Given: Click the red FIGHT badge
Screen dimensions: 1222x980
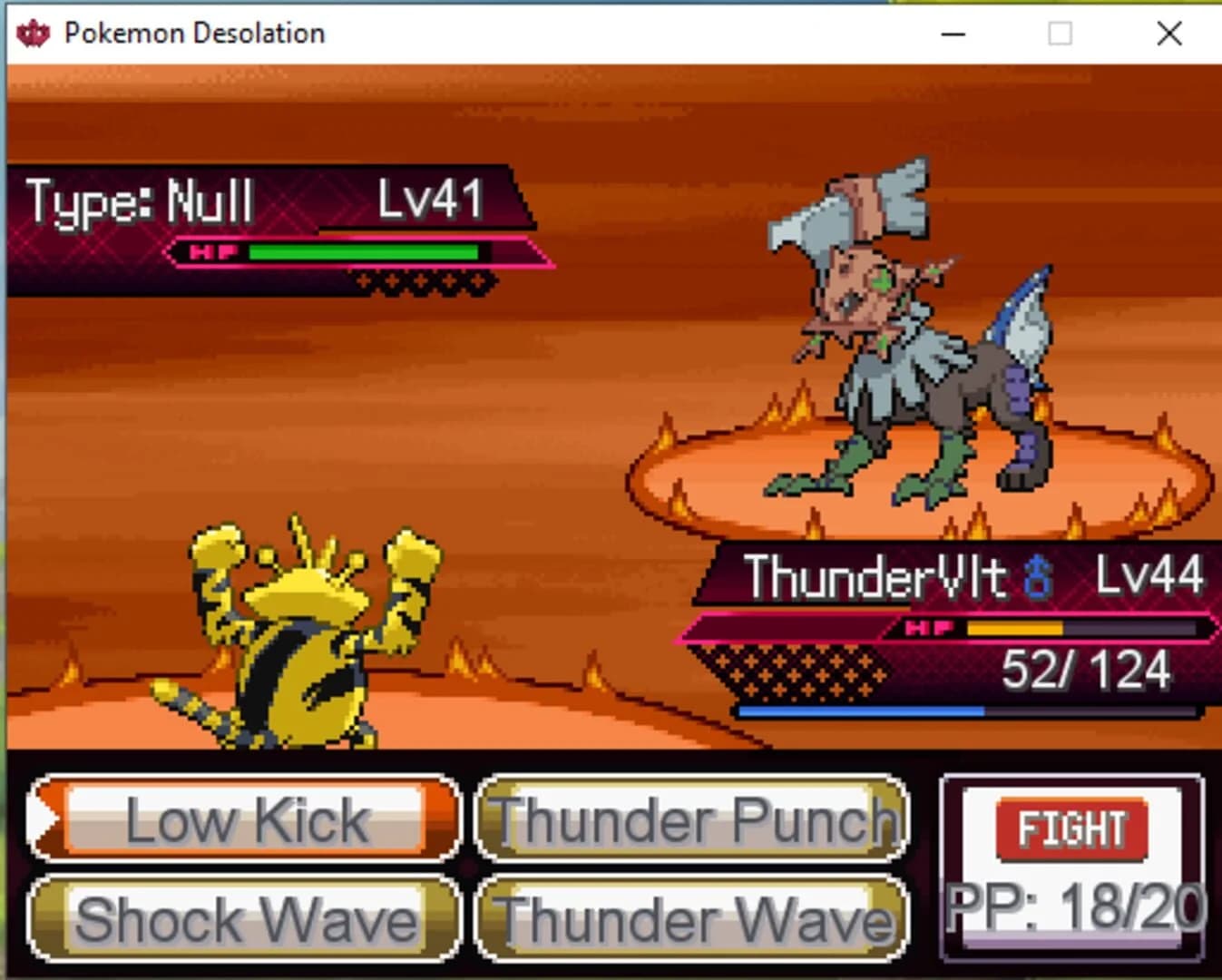Looking at the screenshot, I should click(1070, 828).
